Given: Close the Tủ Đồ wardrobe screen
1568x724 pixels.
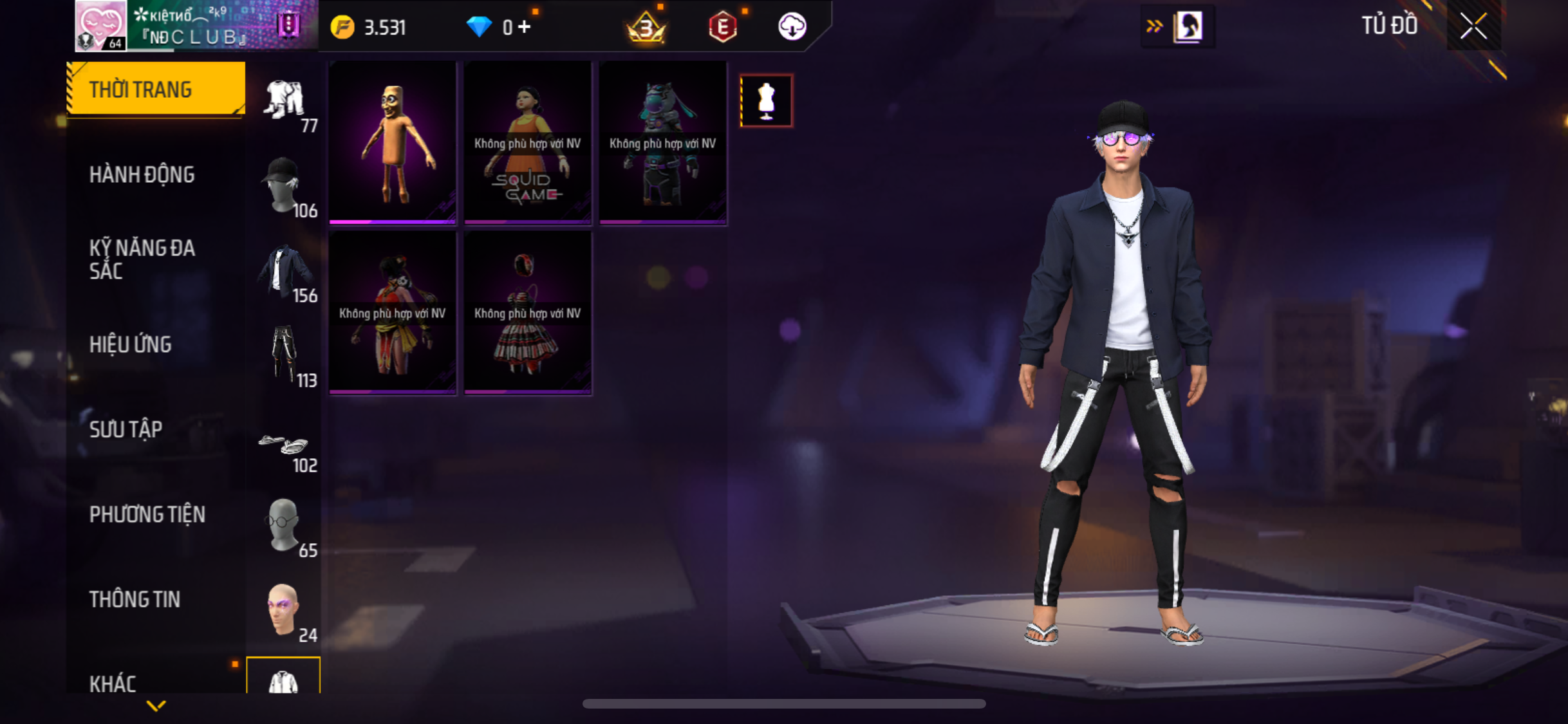Looking at the screenshot, I should (x=1473, y=26).
